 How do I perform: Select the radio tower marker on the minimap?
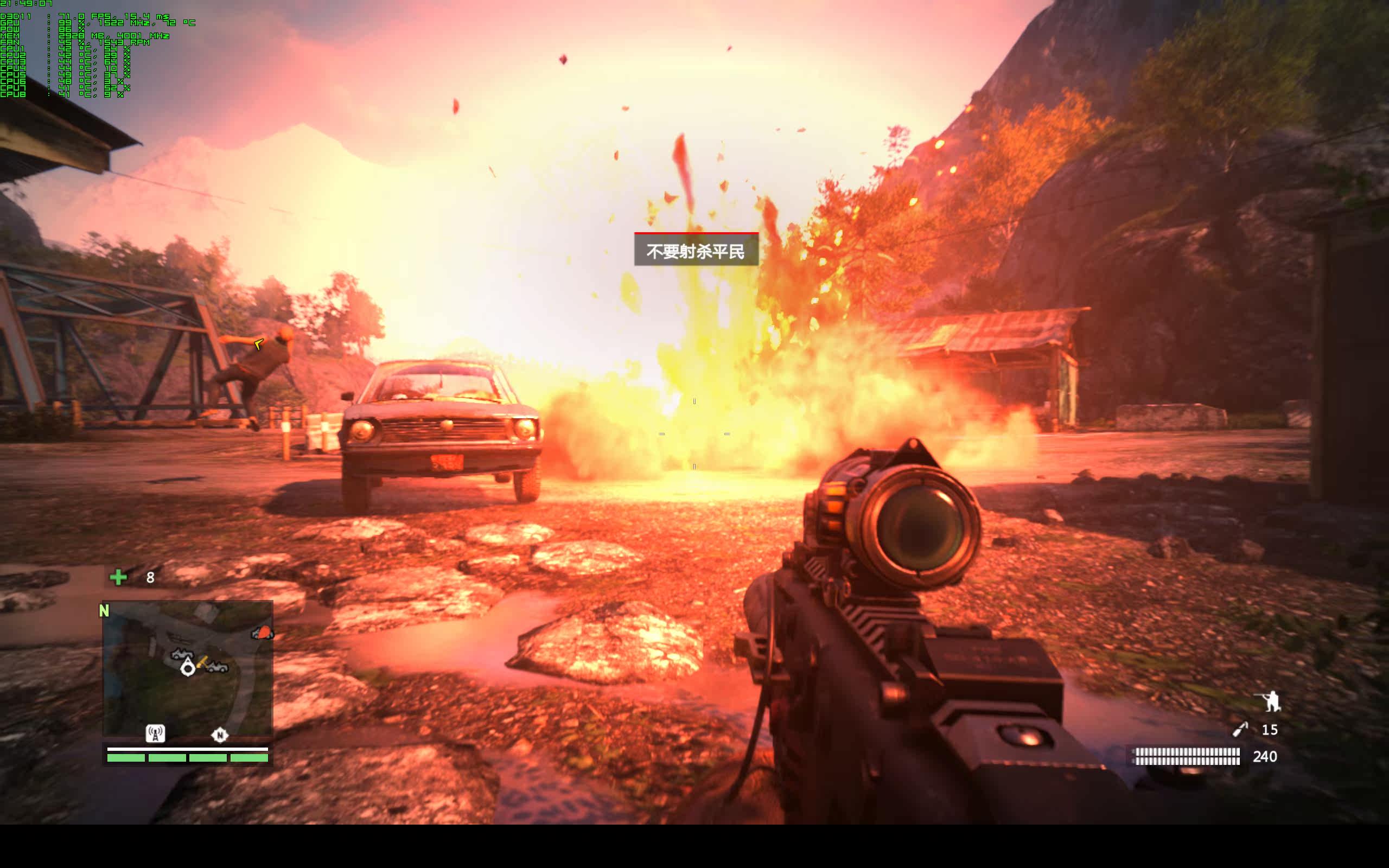[155, 733]
